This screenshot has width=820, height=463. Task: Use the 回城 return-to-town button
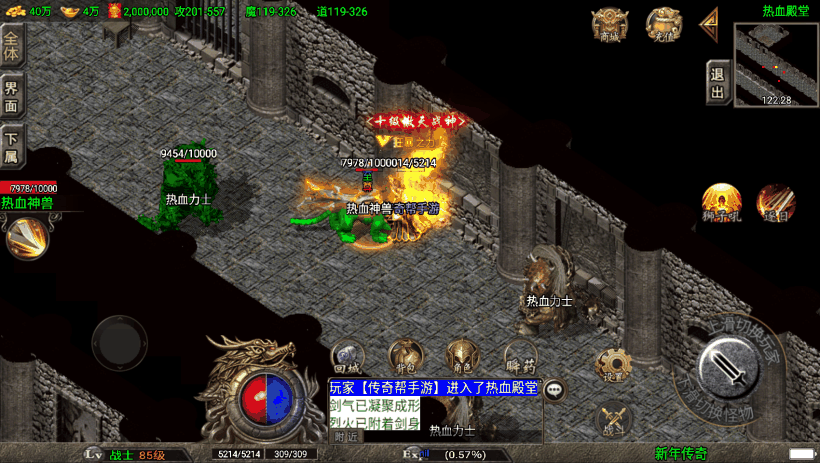[346, 357]
